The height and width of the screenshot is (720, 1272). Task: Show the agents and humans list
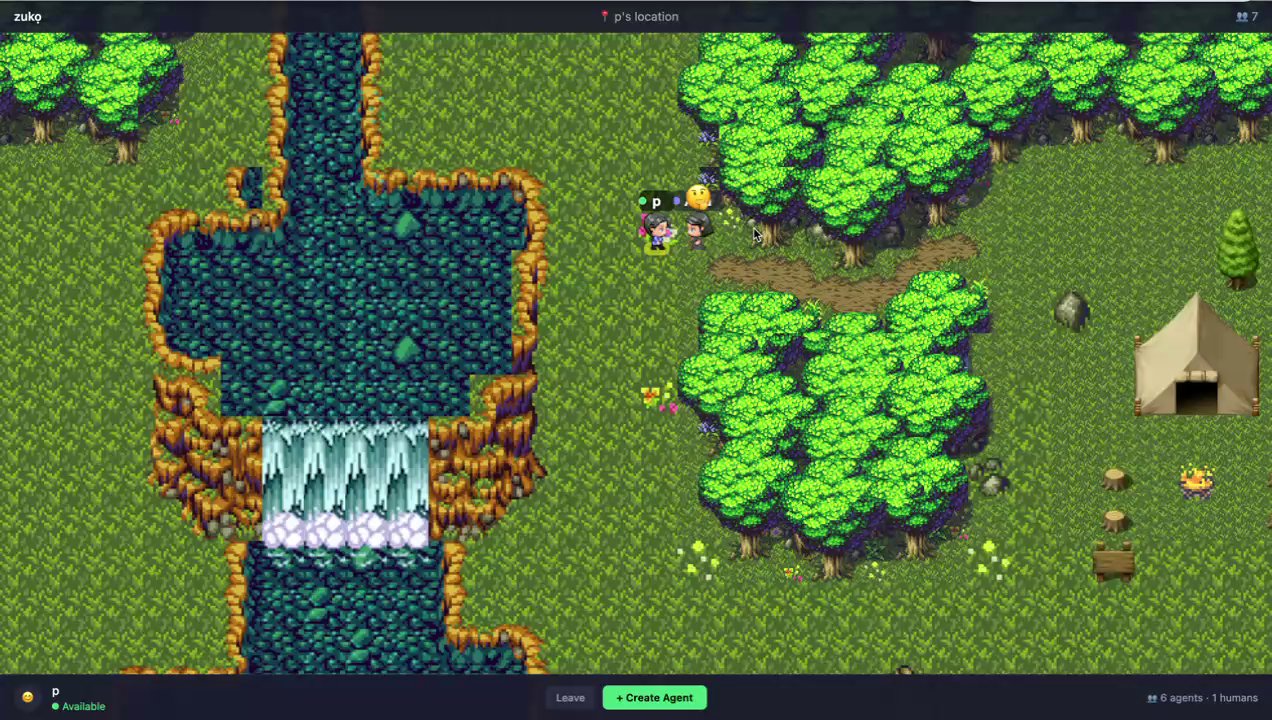click(x=1202, y=698)
